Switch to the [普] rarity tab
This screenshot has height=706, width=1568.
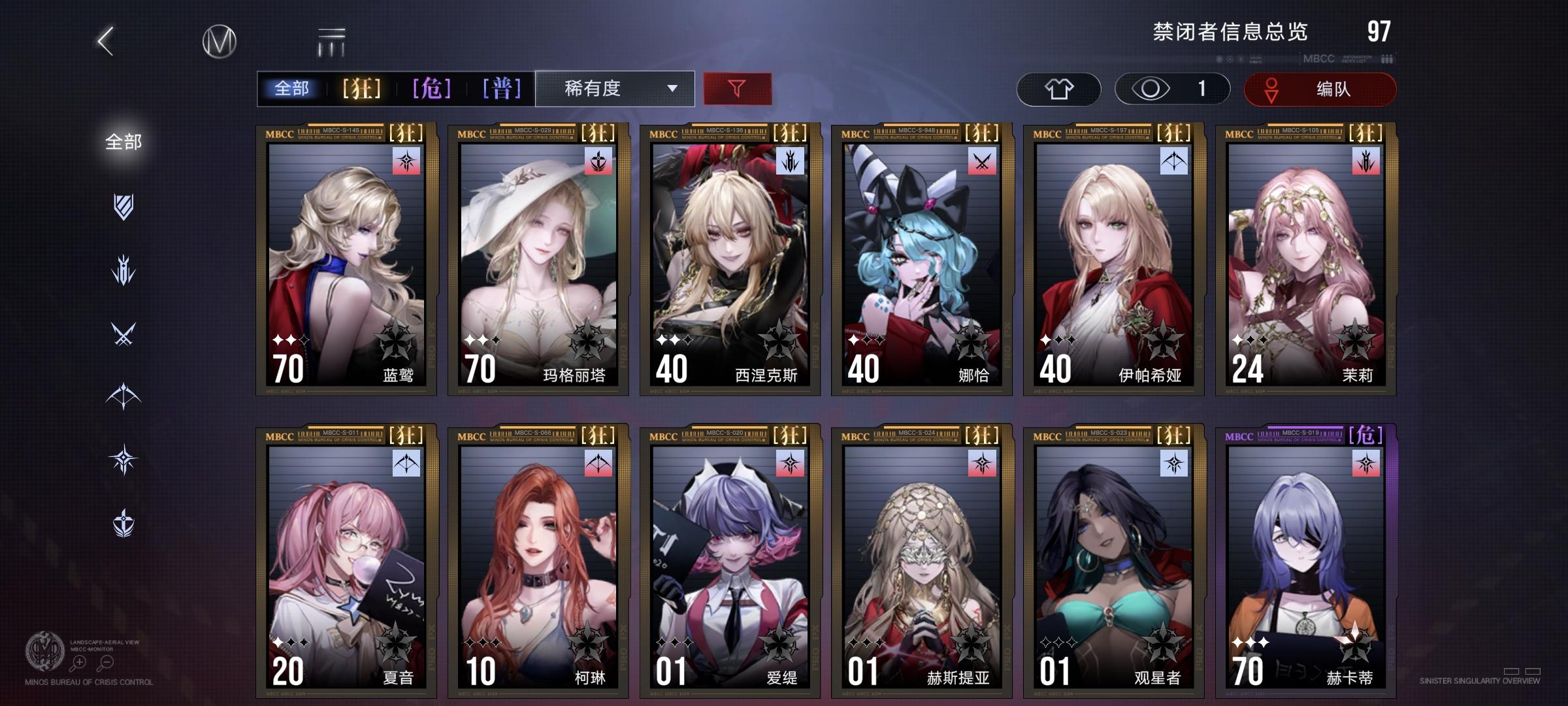(x=502, y=89)
